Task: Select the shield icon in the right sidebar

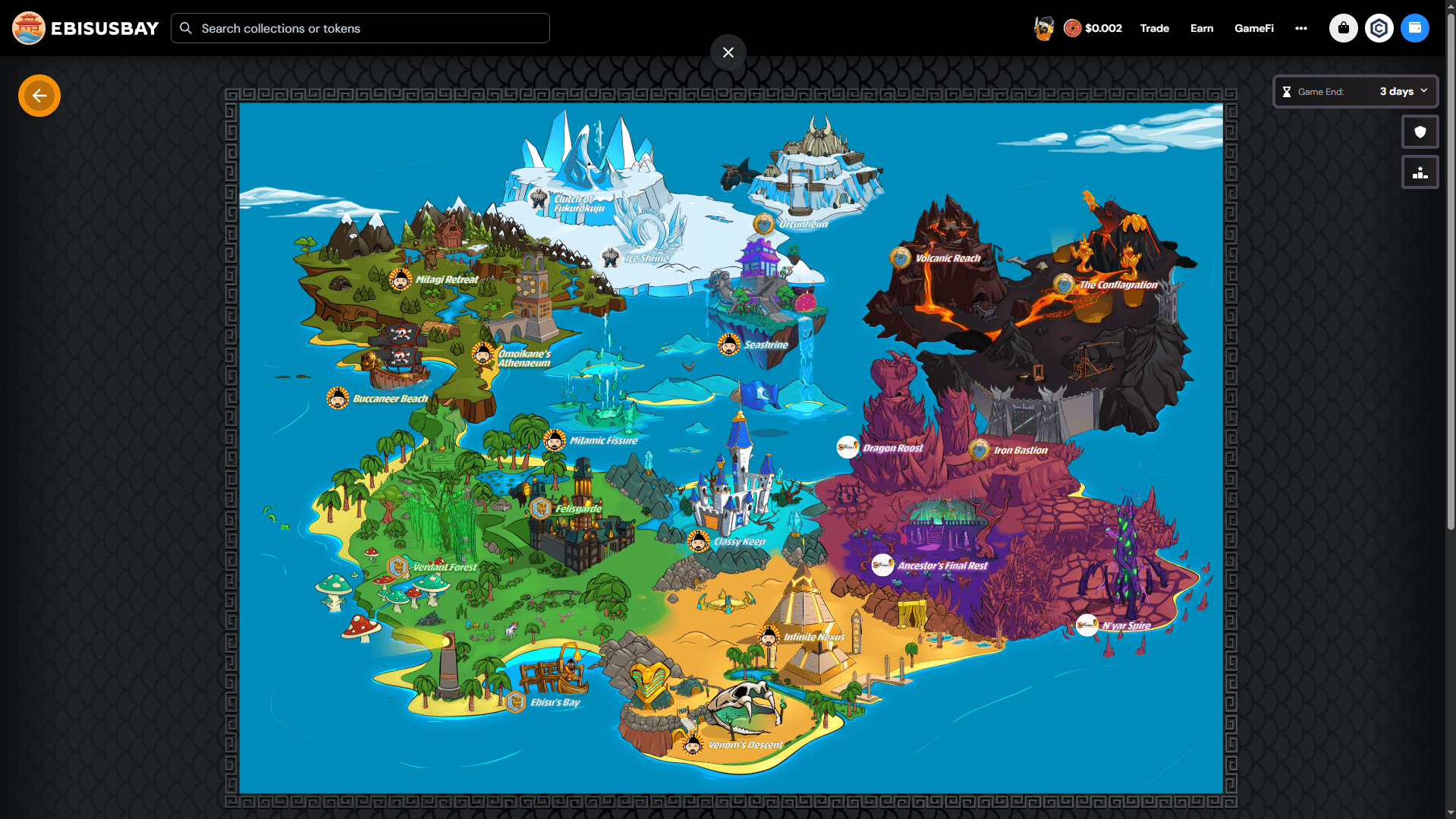Action: [x=1420, y=131]
